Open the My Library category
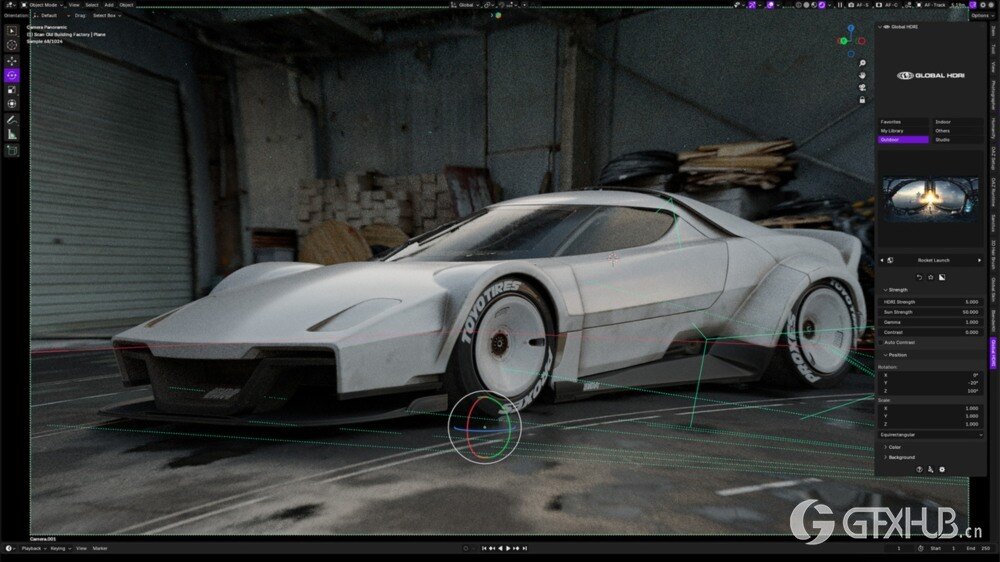The width and height of the screenshot is (1000, 562). click(x=903, y=131)
